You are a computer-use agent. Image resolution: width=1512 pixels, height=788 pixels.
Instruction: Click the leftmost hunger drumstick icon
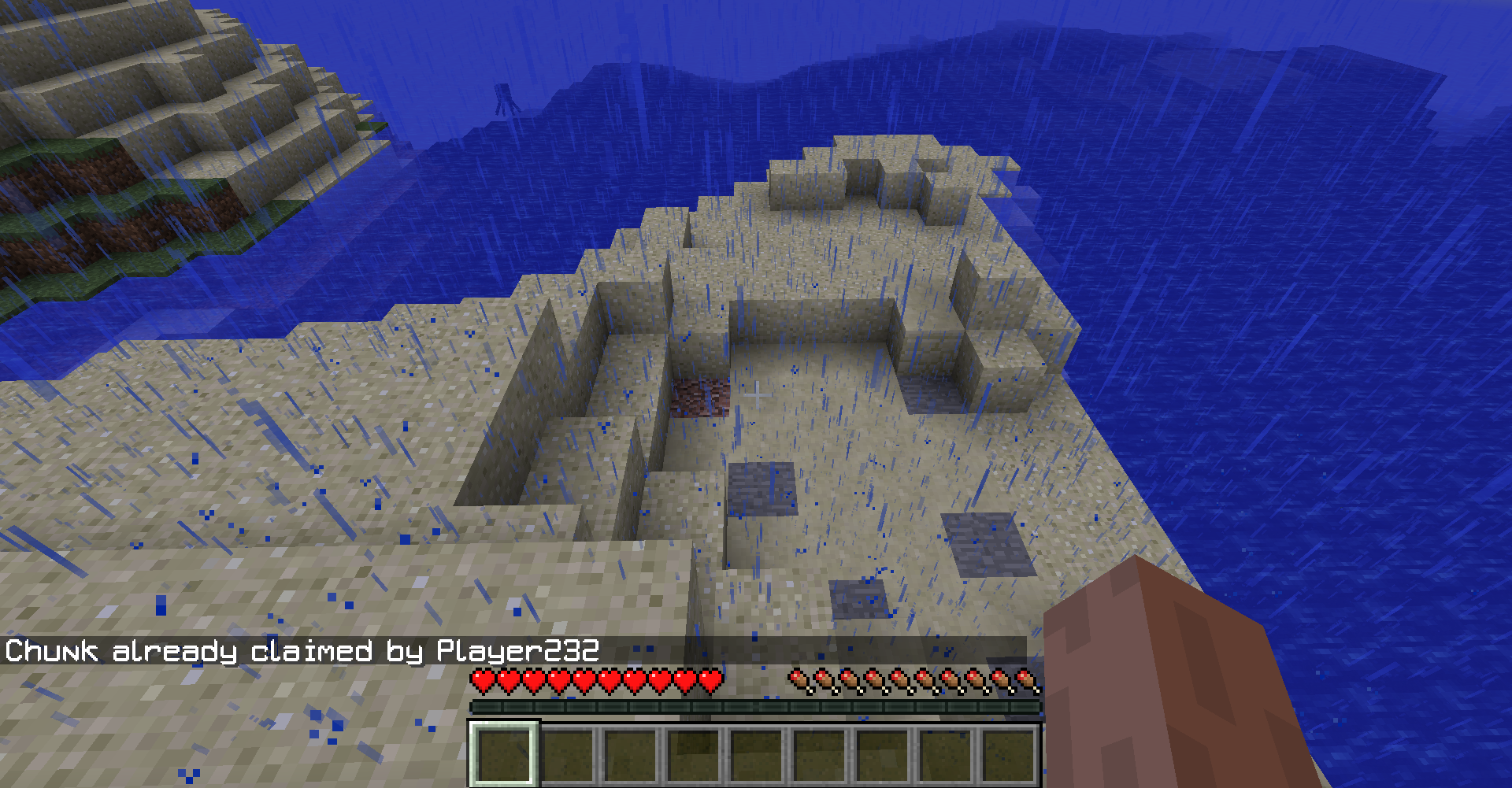[x=798, y=678]
